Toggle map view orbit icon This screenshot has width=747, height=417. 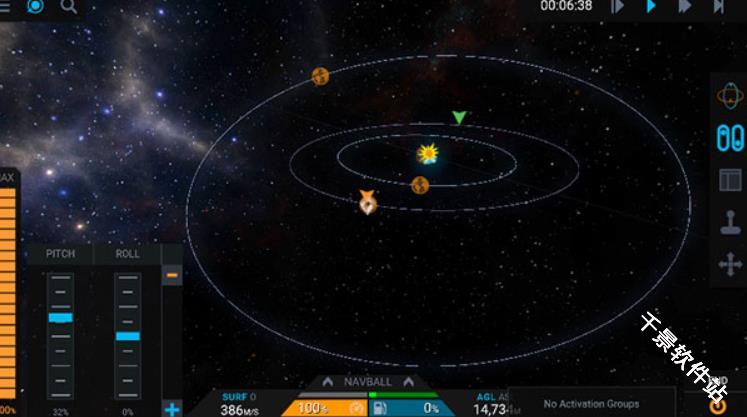(x=730, y=95)
